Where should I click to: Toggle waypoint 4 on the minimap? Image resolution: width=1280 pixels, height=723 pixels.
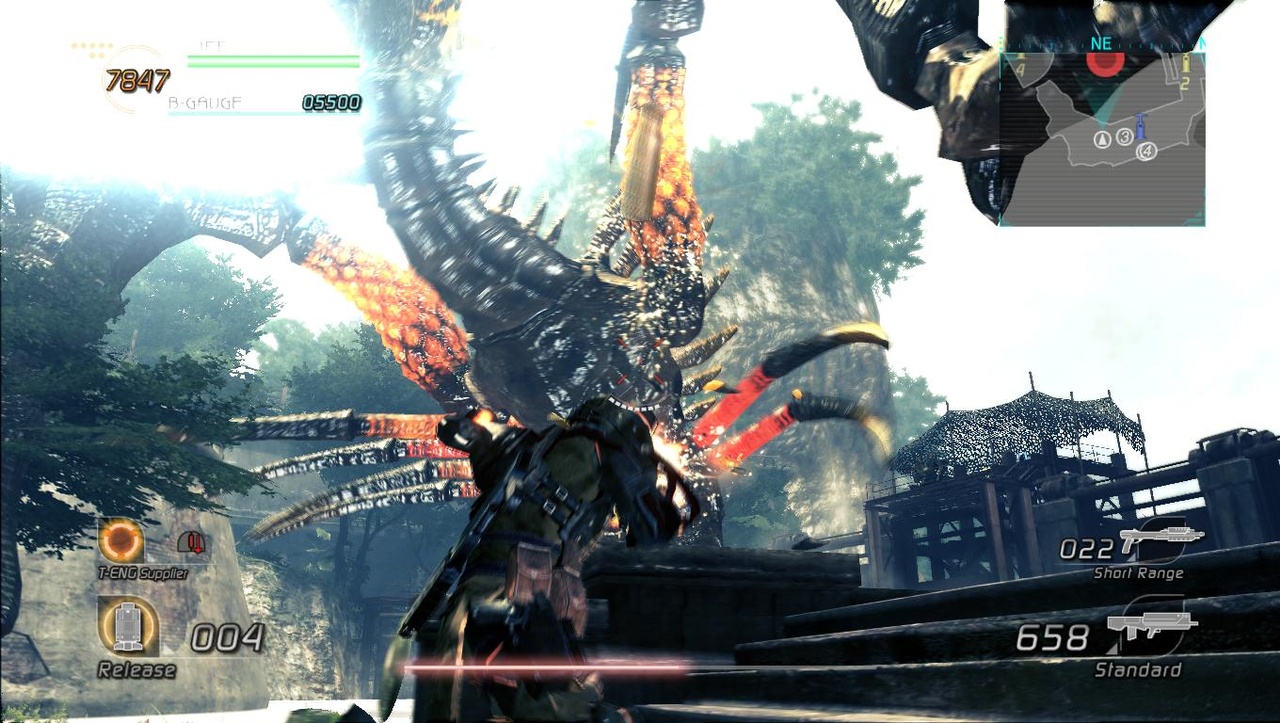pos(1147,150)
